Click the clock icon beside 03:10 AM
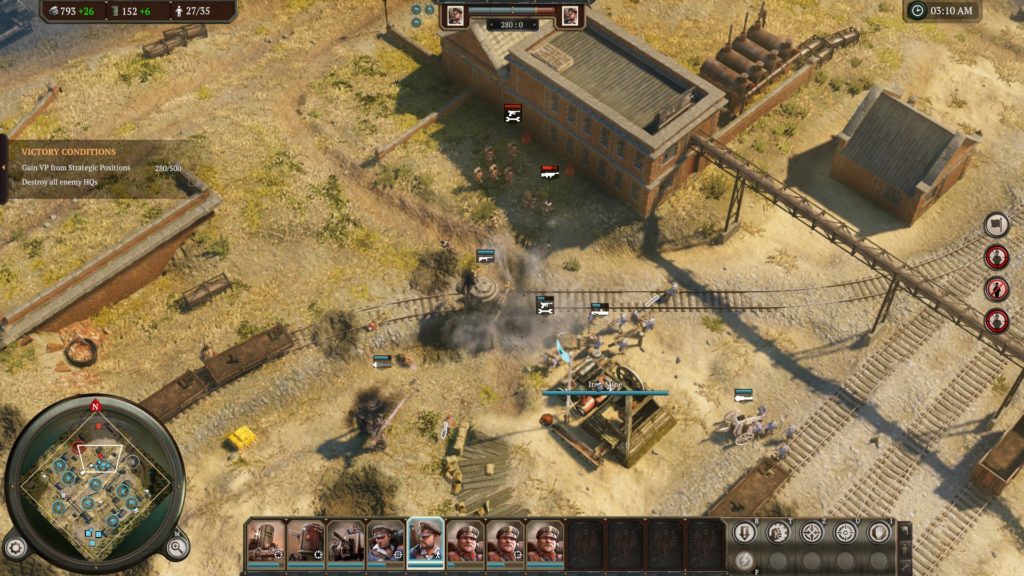The height and width of the screenshot is (576, 1024). pyautogui.click(x=918, y=11)
